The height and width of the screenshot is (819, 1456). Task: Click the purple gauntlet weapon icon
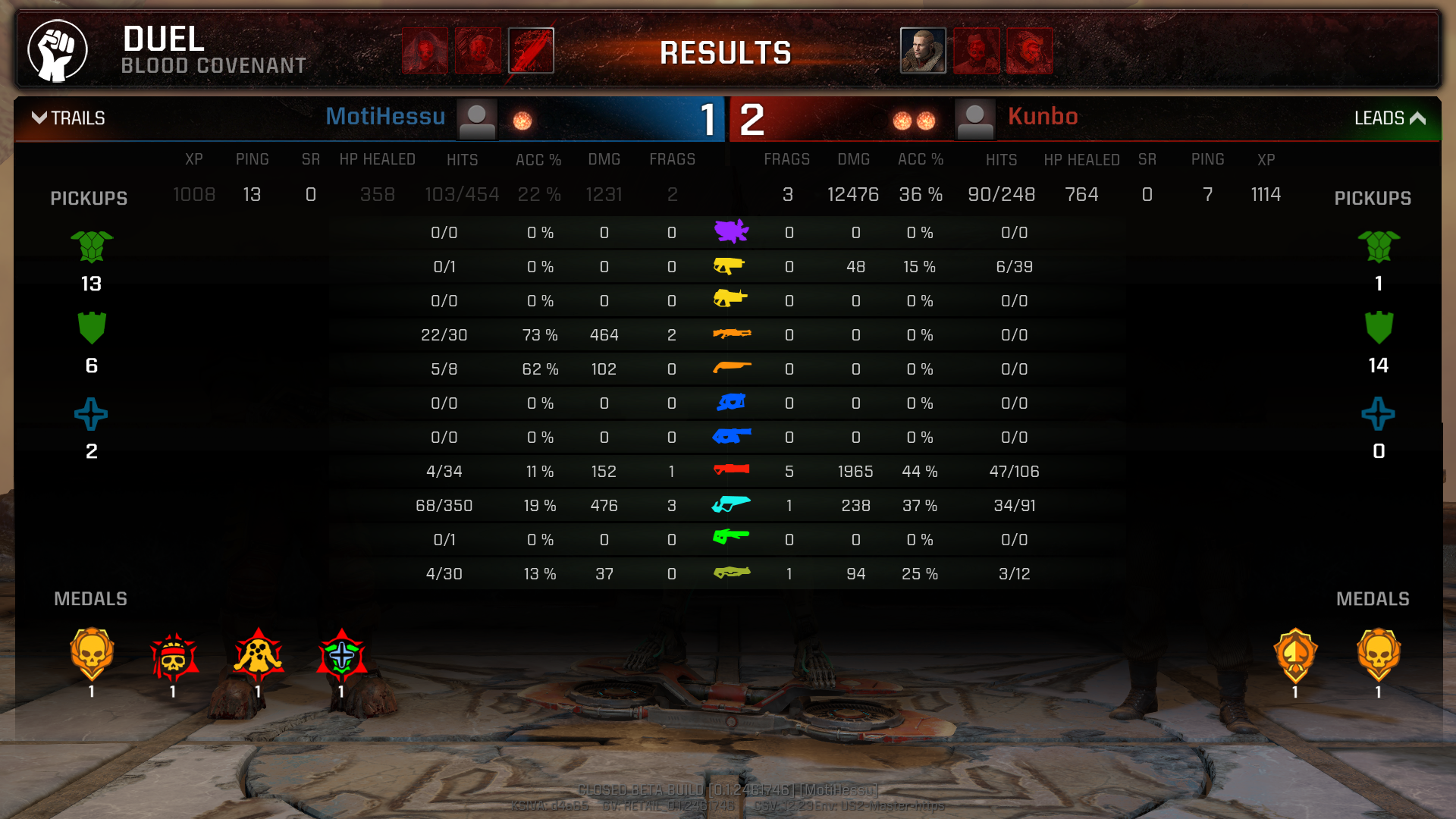(731, 231)
